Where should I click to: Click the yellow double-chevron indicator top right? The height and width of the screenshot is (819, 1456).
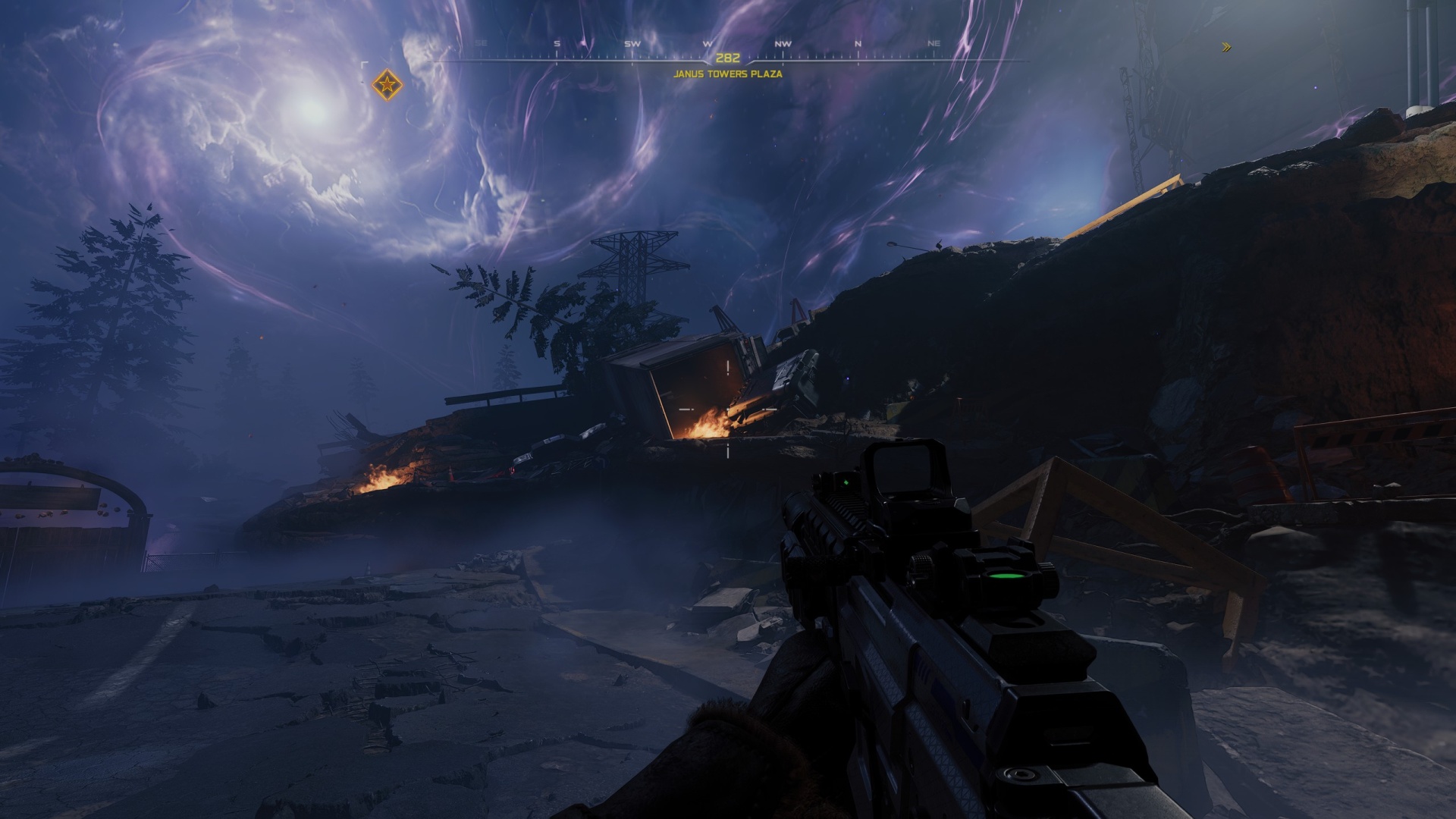pyautogui.click(x=1227, y=47)
